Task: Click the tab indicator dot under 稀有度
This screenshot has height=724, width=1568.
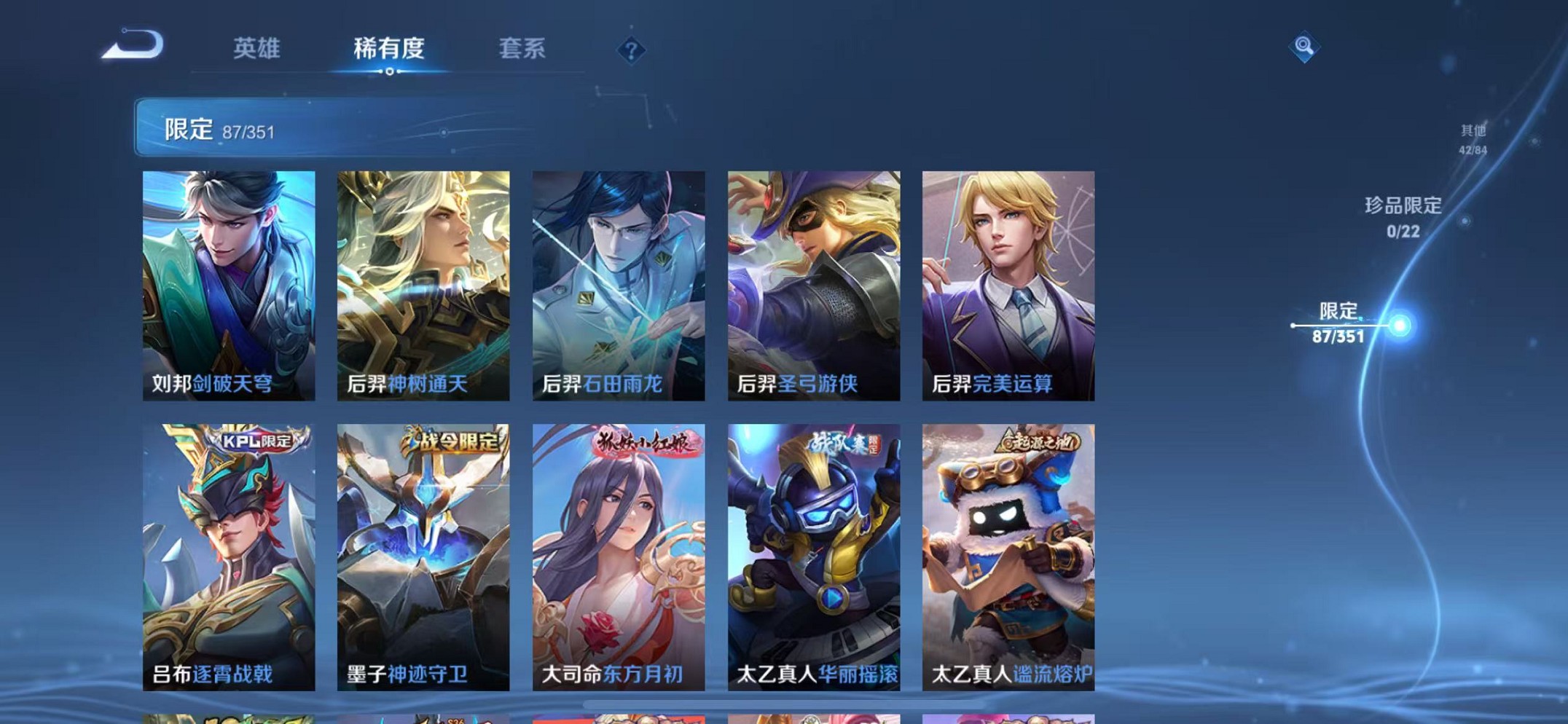Action: point(391,71)
